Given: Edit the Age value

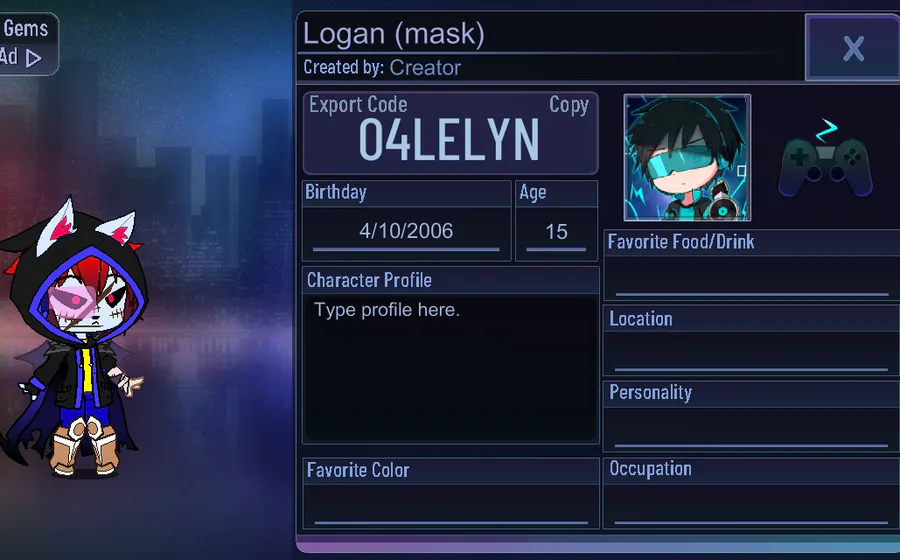Looking at the screenshot, I should (556, 232).
